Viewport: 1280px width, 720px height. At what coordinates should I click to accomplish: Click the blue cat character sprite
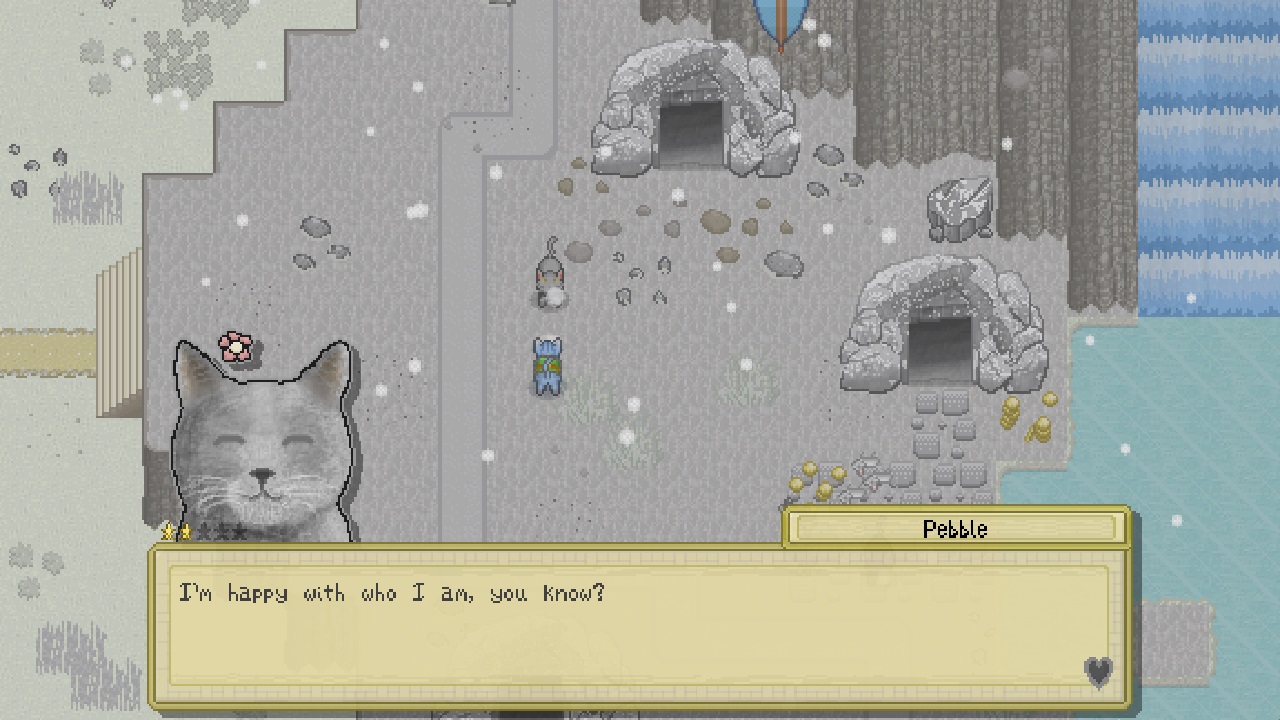(x=546, y=365)
